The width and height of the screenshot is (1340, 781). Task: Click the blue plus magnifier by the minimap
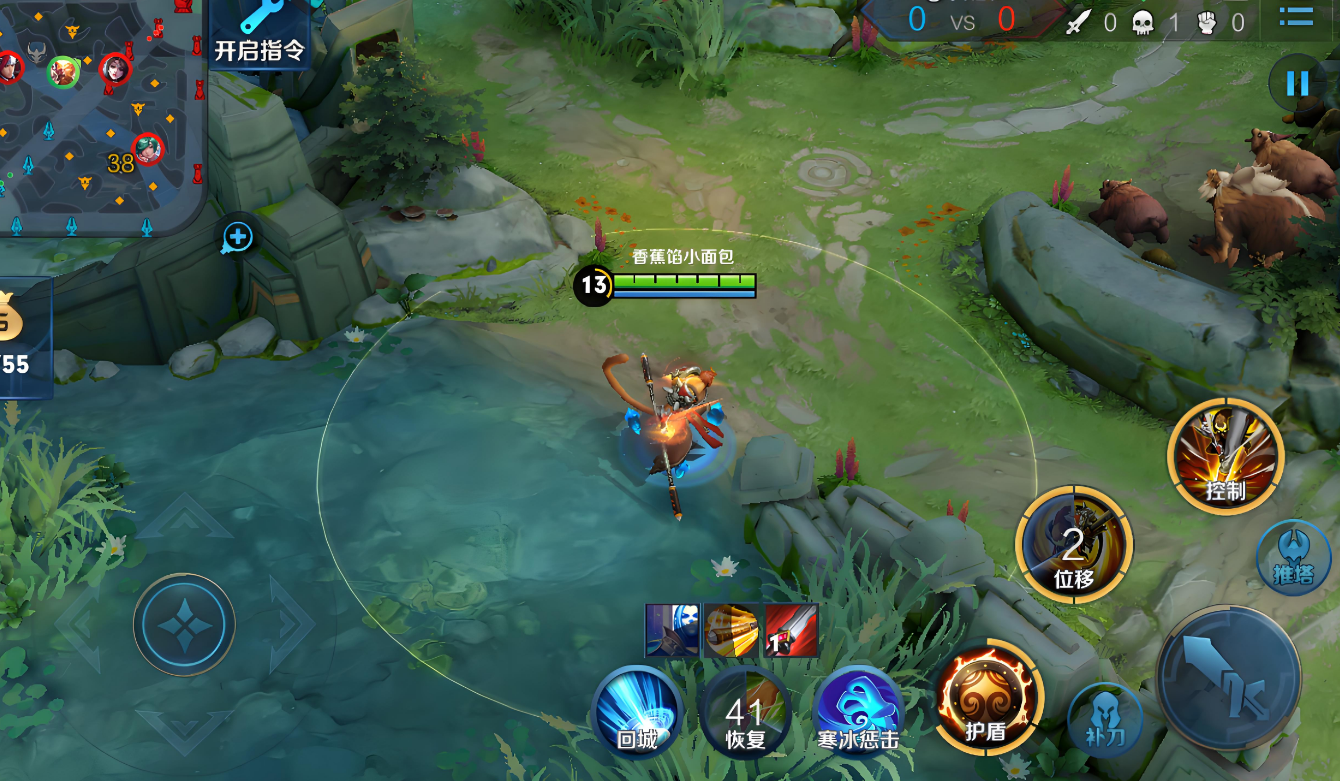point(237,237)
